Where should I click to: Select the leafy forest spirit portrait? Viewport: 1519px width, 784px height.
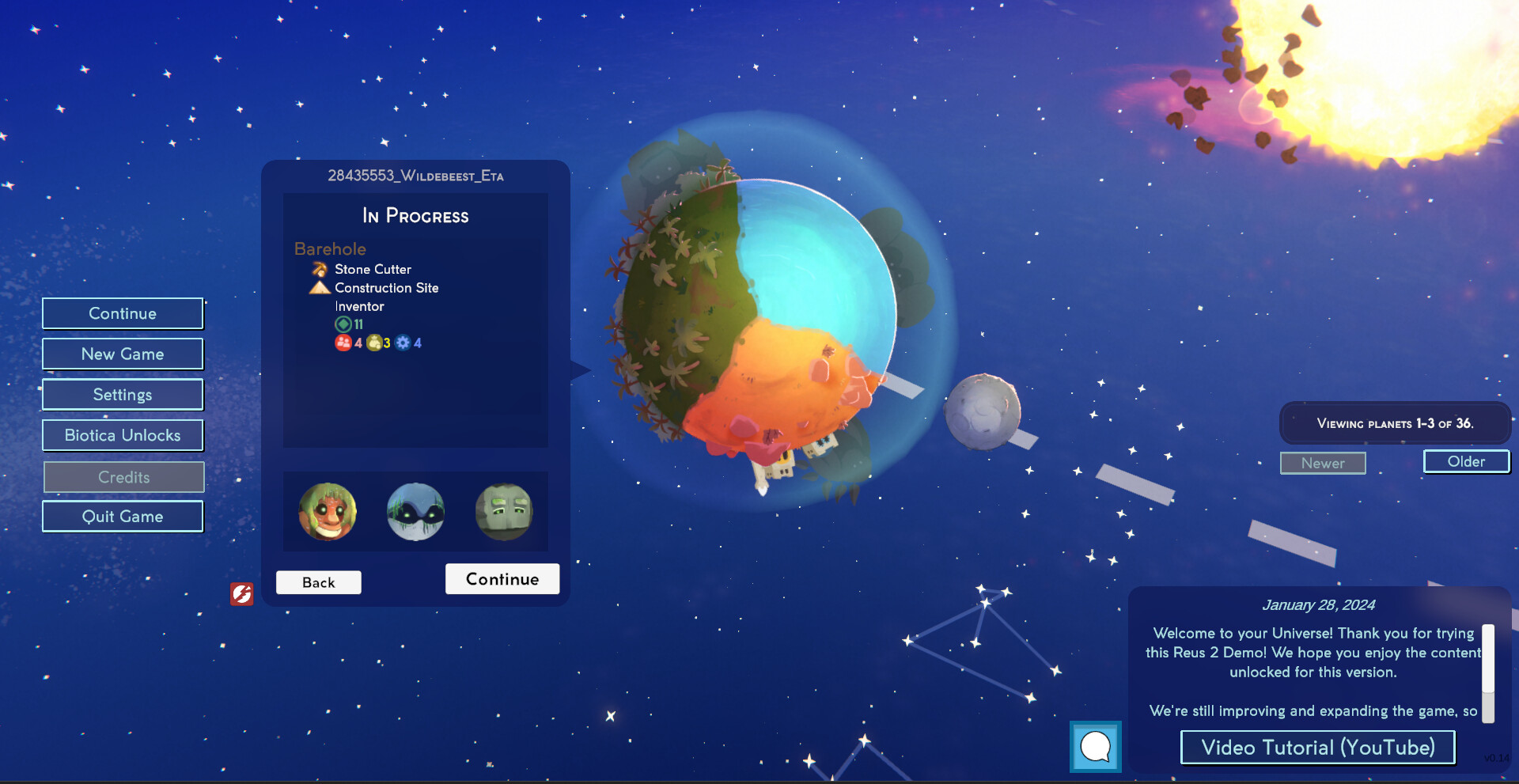point(328,512)
